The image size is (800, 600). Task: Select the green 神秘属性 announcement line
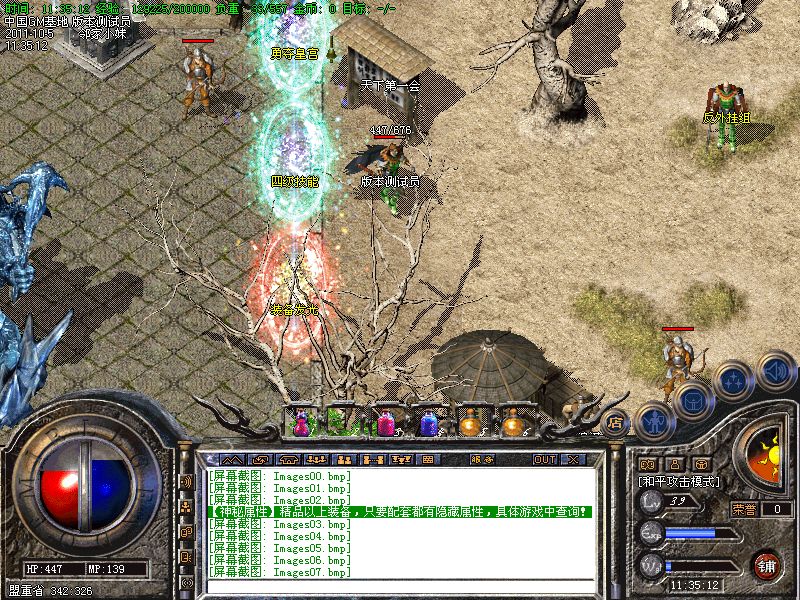pos(400,512)
